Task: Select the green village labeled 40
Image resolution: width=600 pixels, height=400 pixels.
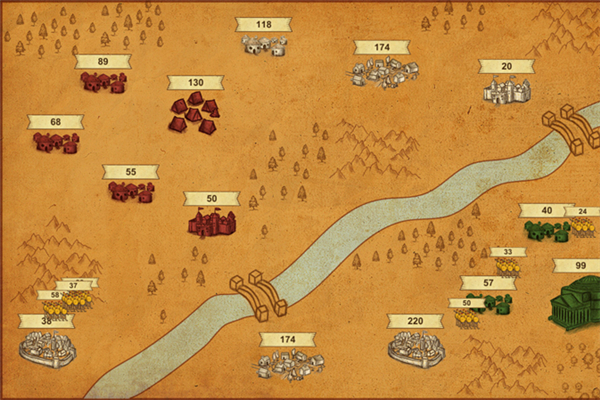Action: [x=546, y=231]
